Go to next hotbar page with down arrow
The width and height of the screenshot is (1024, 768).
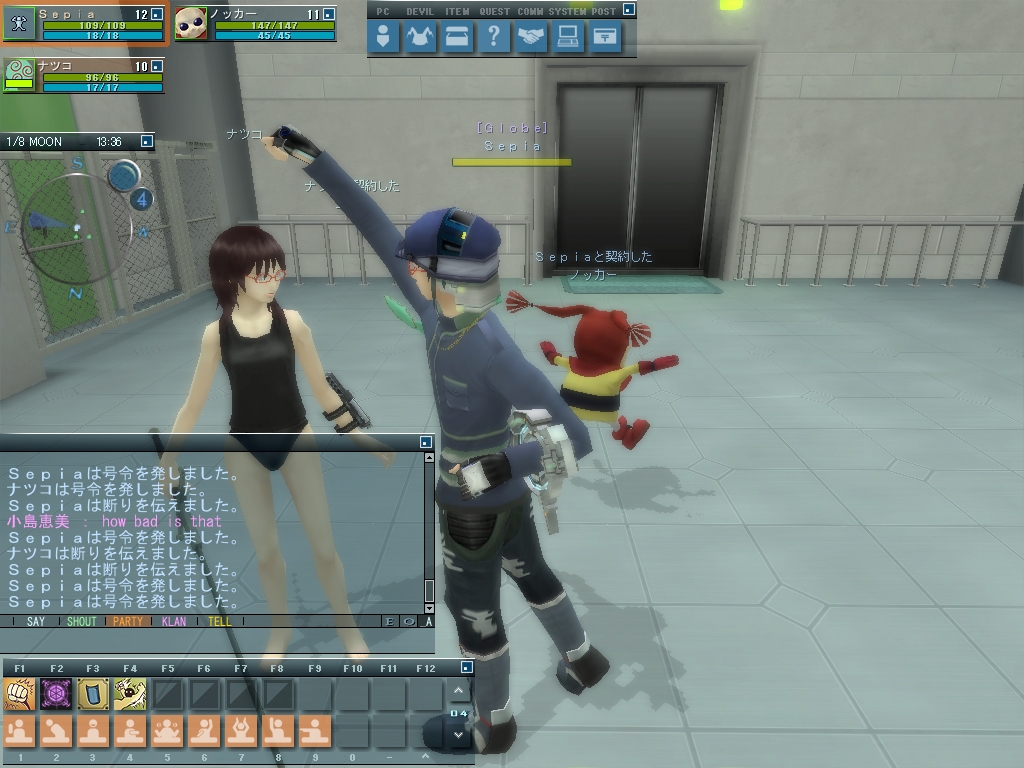[459, 734]
